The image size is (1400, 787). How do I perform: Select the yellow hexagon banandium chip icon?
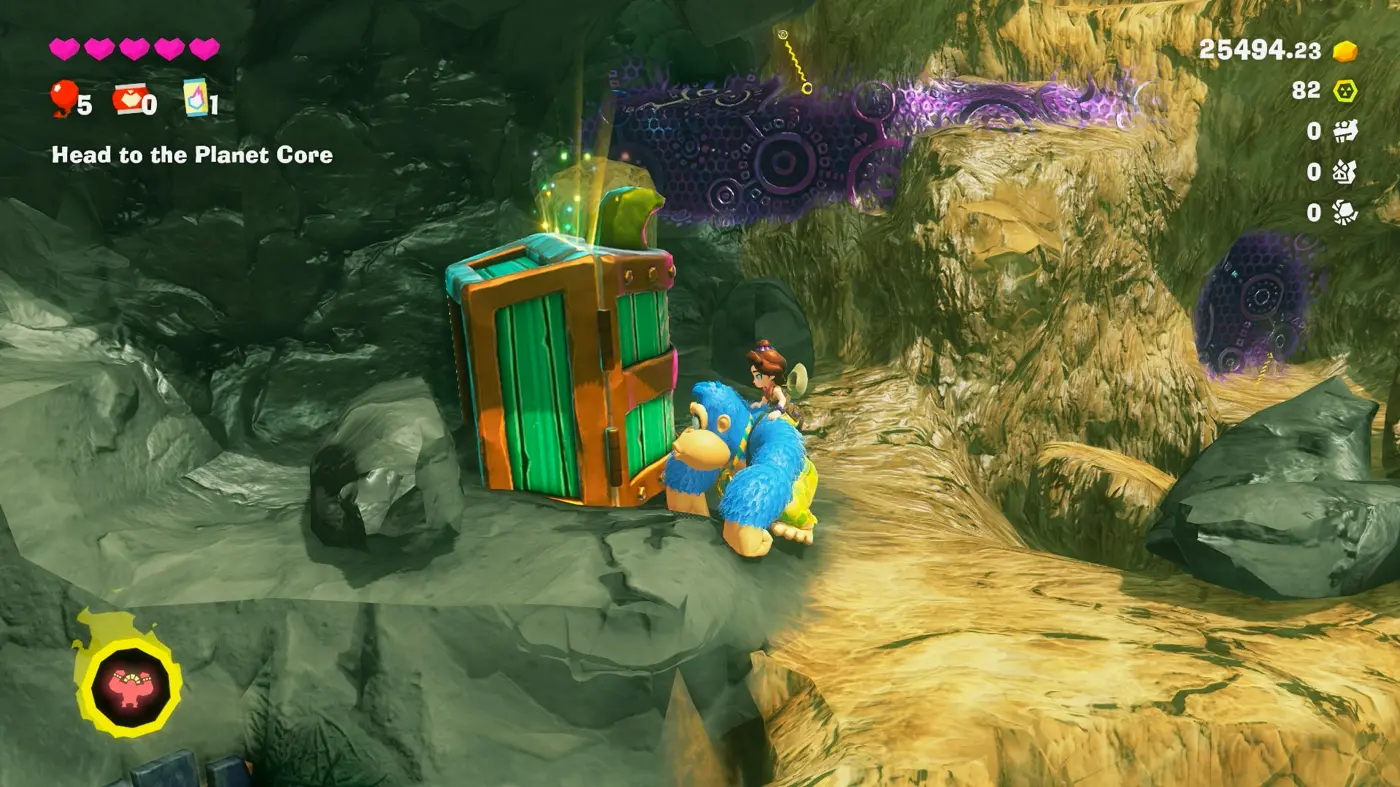tap(1345, 91)
